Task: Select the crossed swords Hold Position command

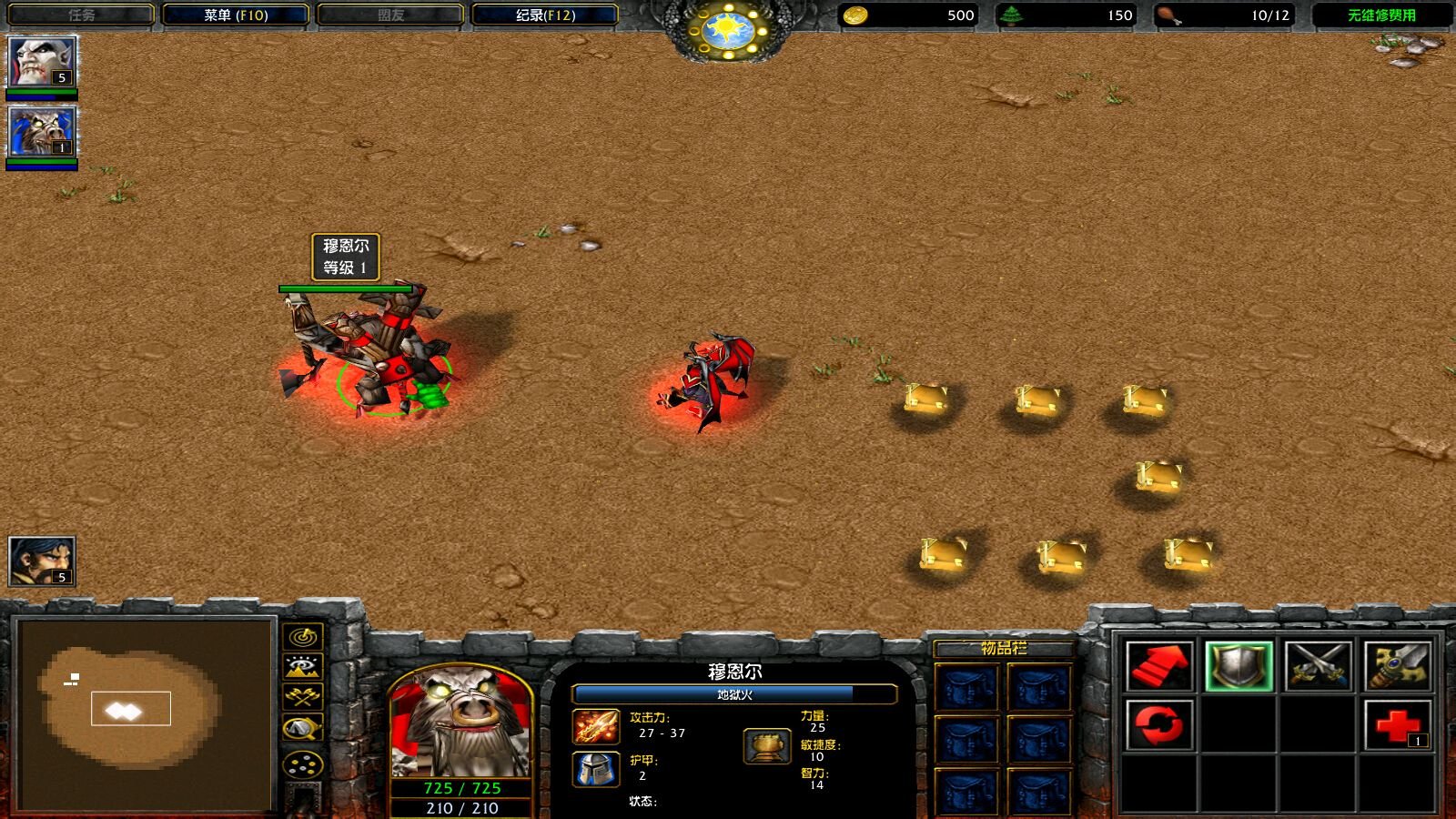Action: 1318,666
